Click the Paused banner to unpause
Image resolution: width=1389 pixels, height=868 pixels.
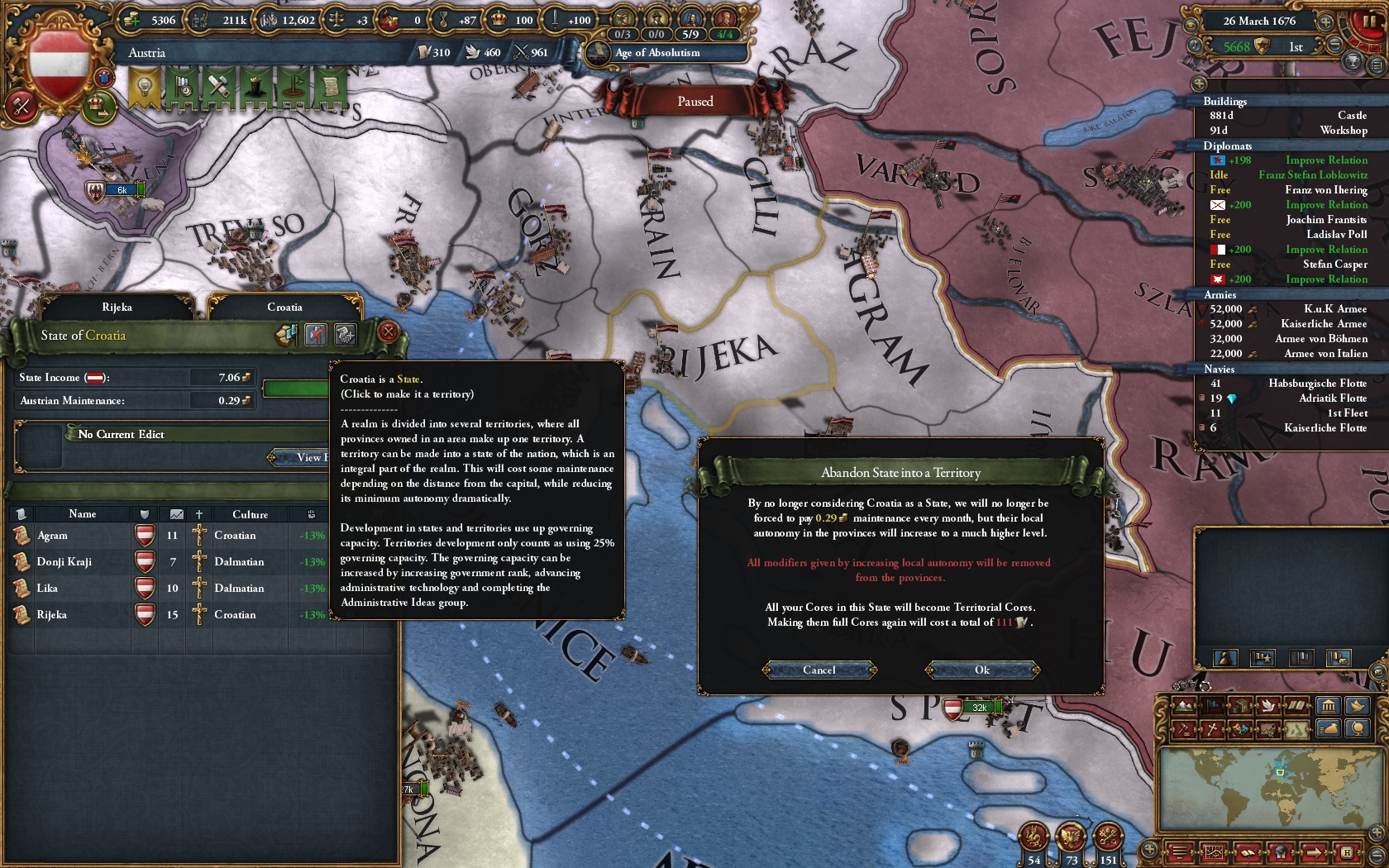(697, 101)
